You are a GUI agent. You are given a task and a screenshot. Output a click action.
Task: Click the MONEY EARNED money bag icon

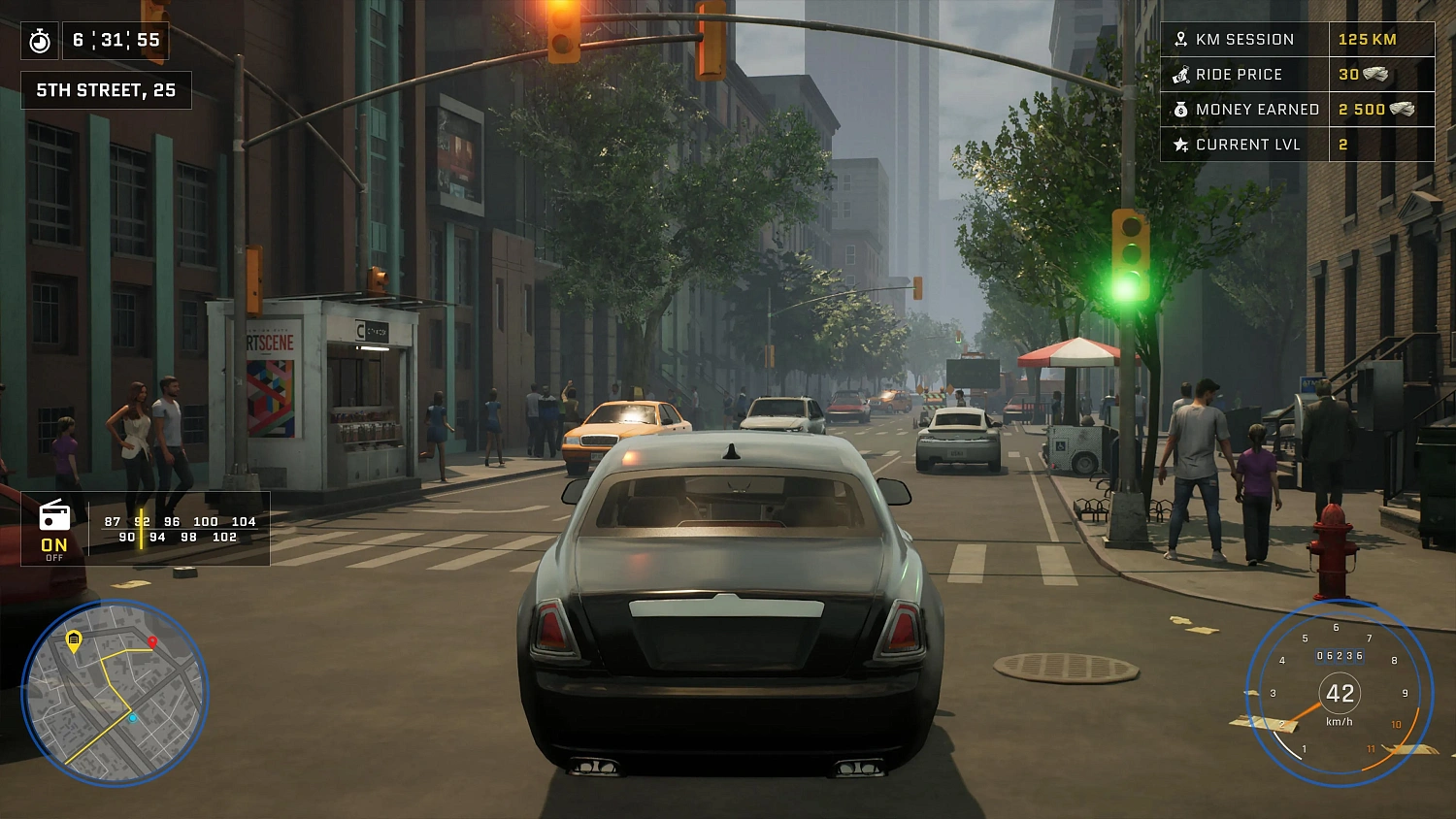(1180, 109)
